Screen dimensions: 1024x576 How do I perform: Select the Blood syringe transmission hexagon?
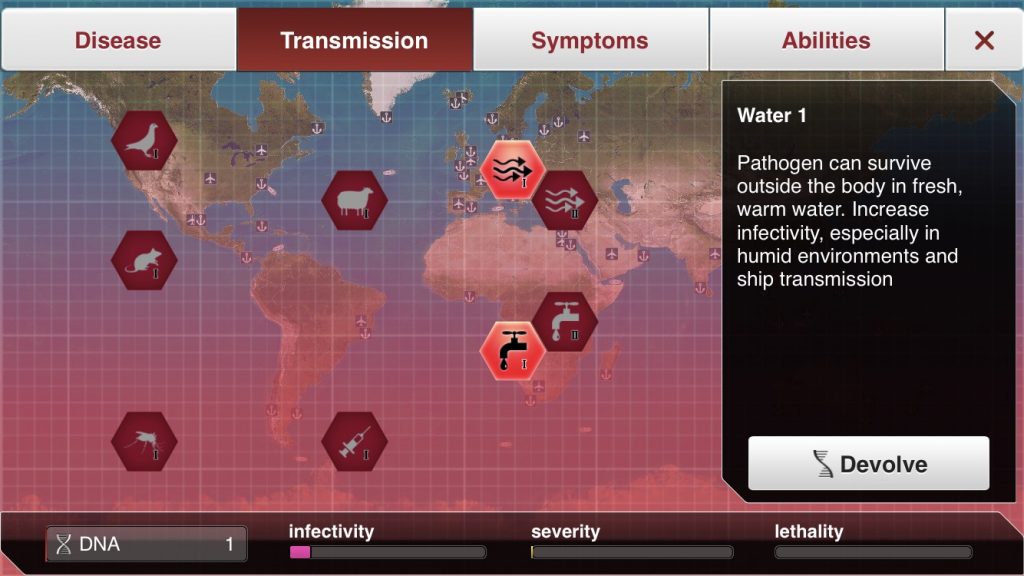click(x=354, y=441)
